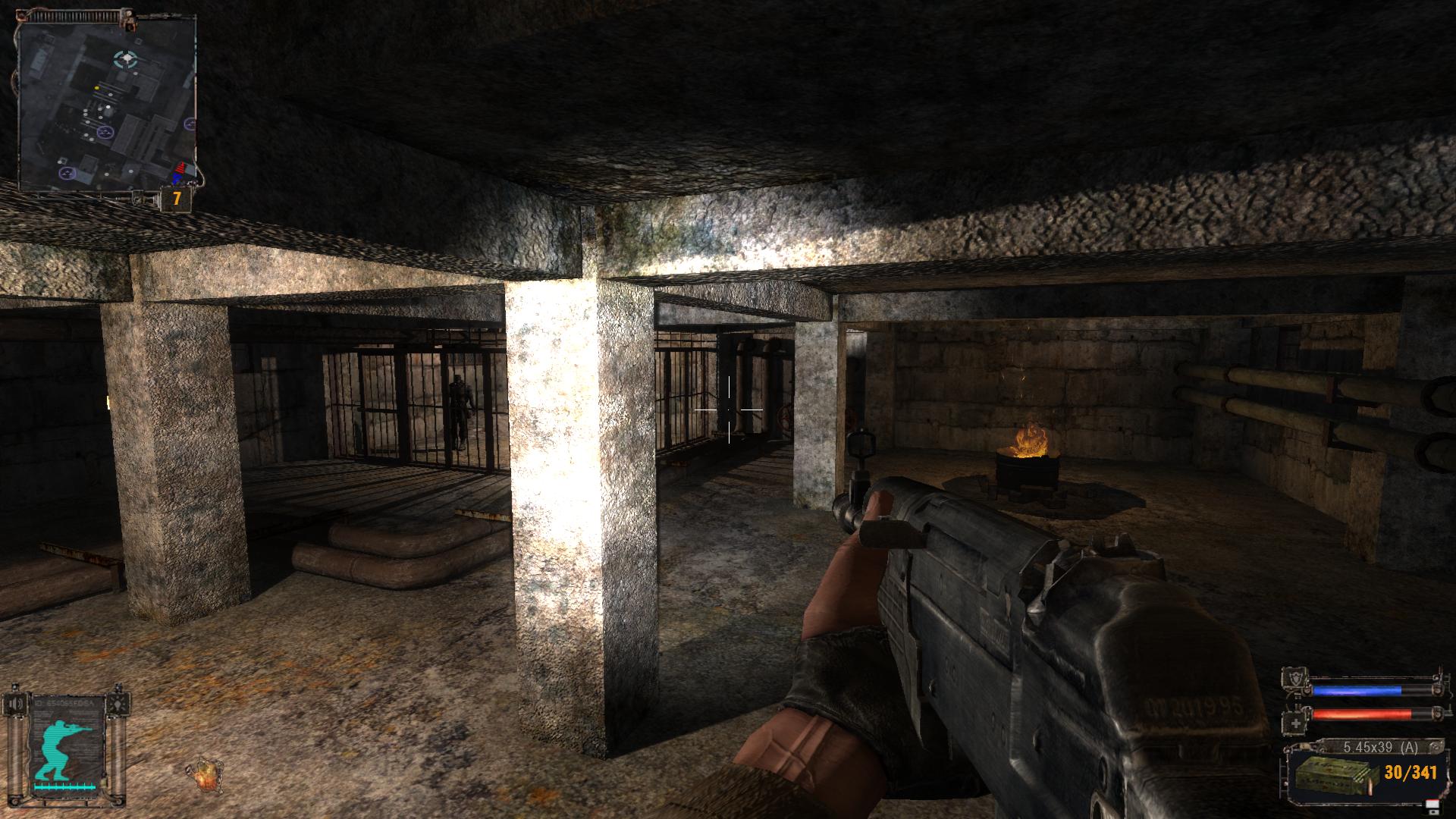
Task: Click the 5.45x39 ammo box icon
Action: (x=1336, y=773)
